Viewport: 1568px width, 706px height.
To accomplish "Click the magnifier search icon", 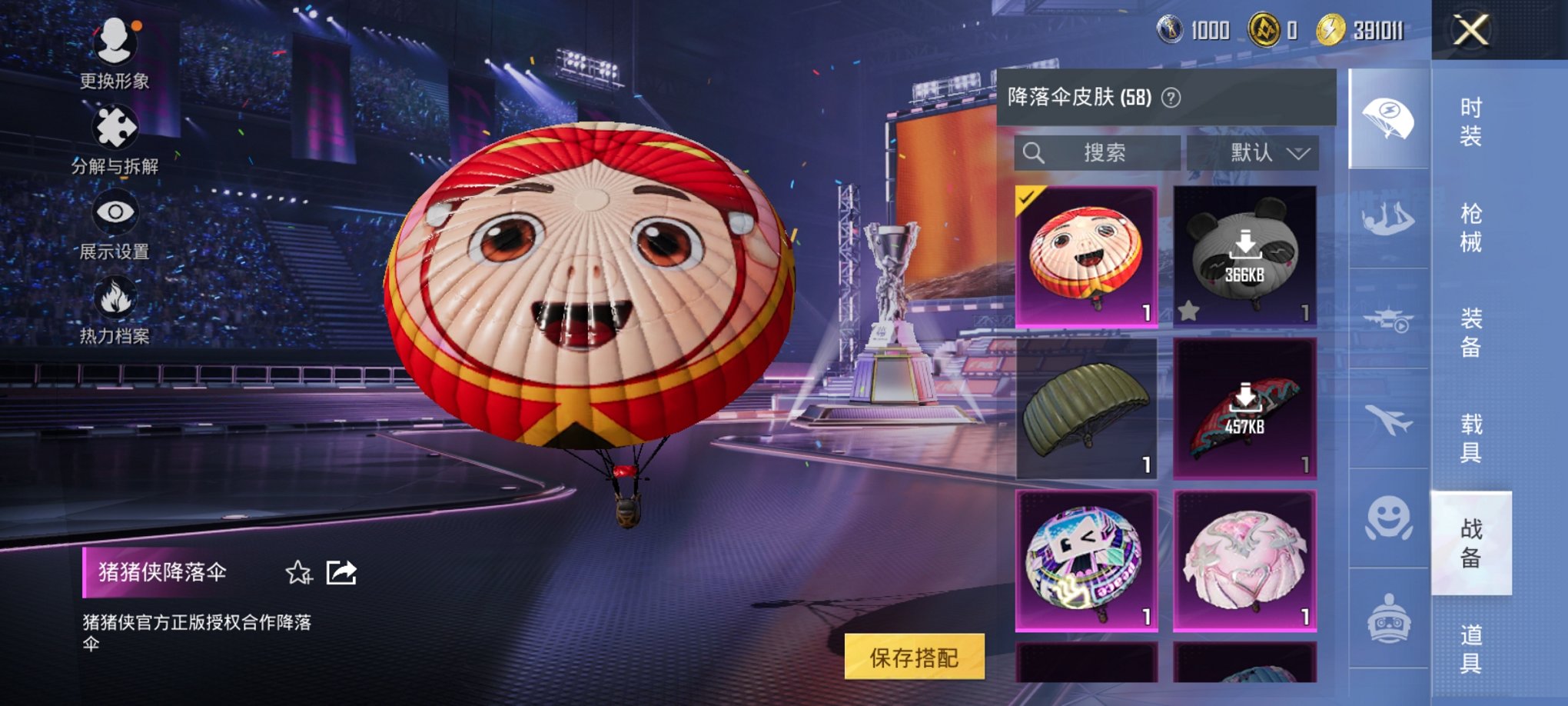I will [x=1035, y=152].
